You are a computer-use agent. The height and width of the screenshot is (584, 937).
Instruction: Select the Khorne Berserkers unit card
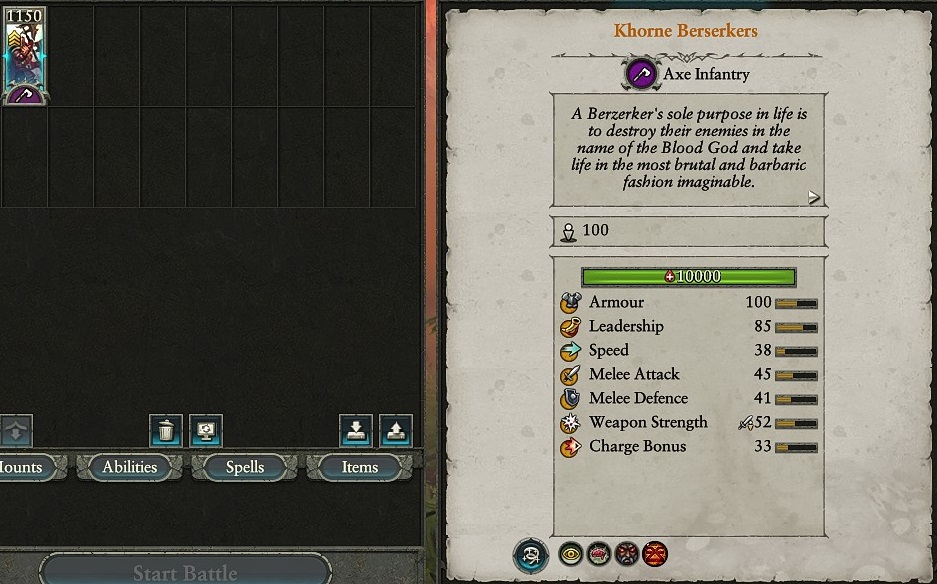(24, 55)
